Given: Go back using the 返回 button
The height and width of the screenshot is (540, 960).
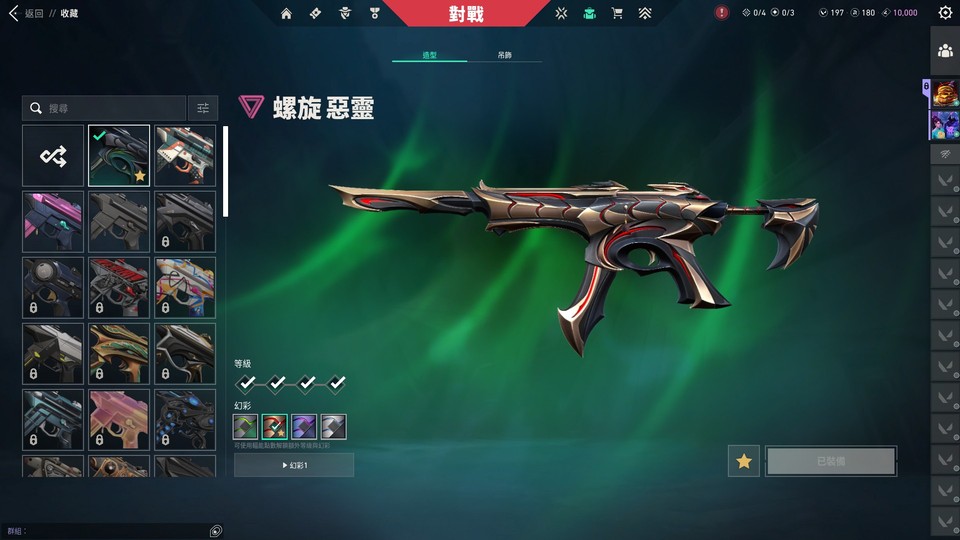Looking at the screenshot, I should [x=28, y=13].
